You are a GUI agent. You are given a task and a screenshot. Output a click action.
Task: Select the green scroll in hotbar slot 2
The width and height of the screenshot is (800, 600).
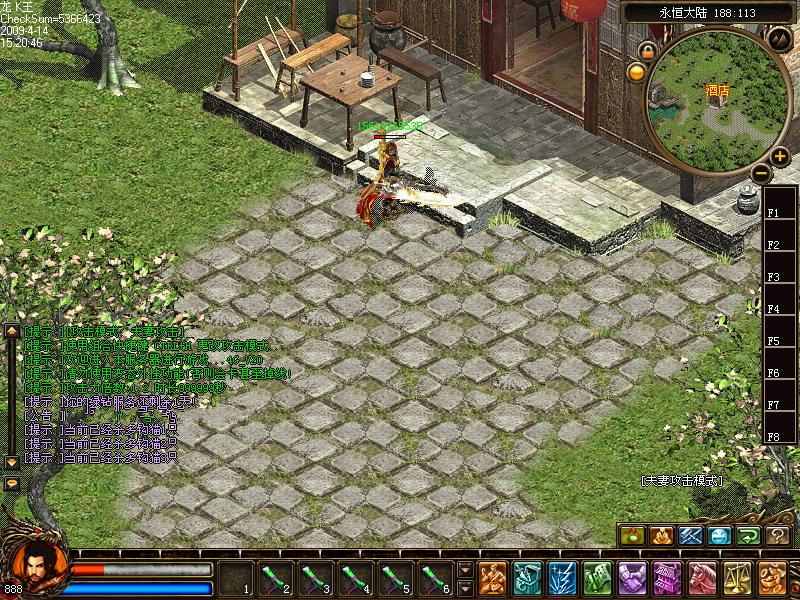pos(275,578)
